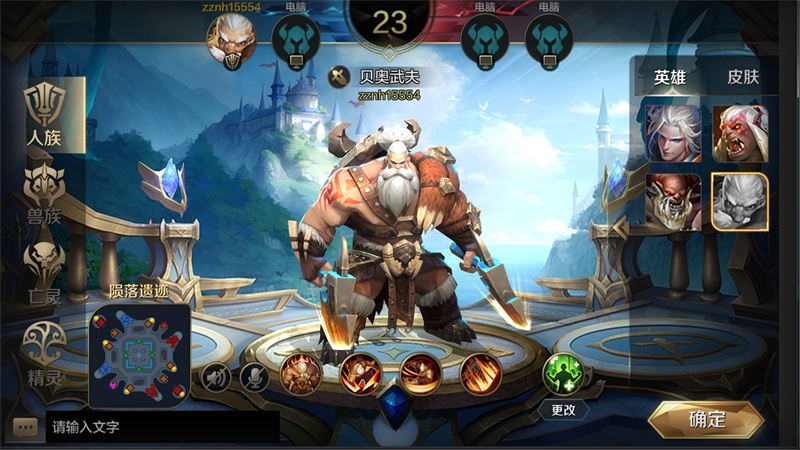The image size is (800, 450).
Task: Open the chat bubble button
Action: click(x=26, y=427)
